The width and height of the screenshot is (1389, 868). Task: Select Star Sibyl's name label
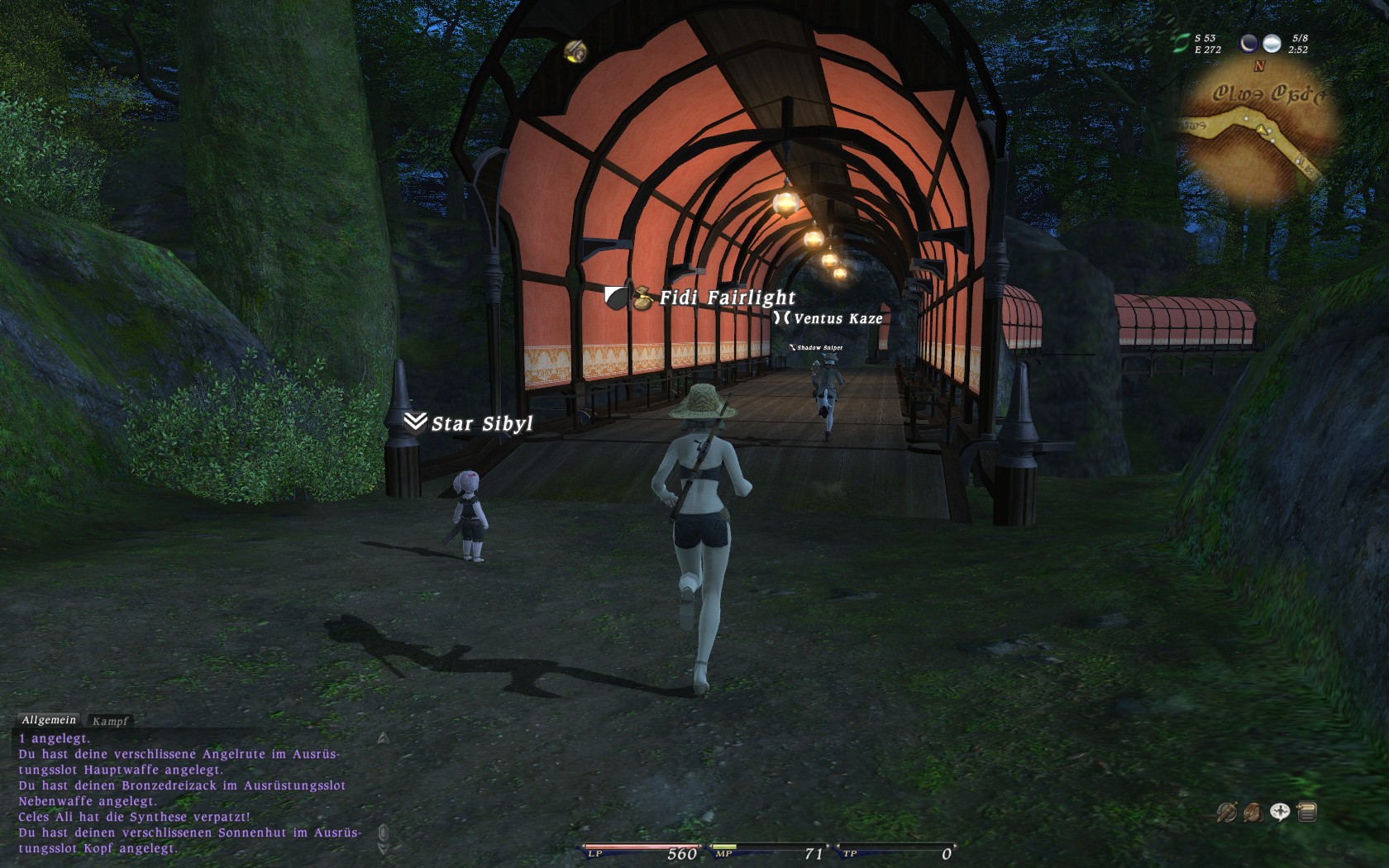point(481,424)
